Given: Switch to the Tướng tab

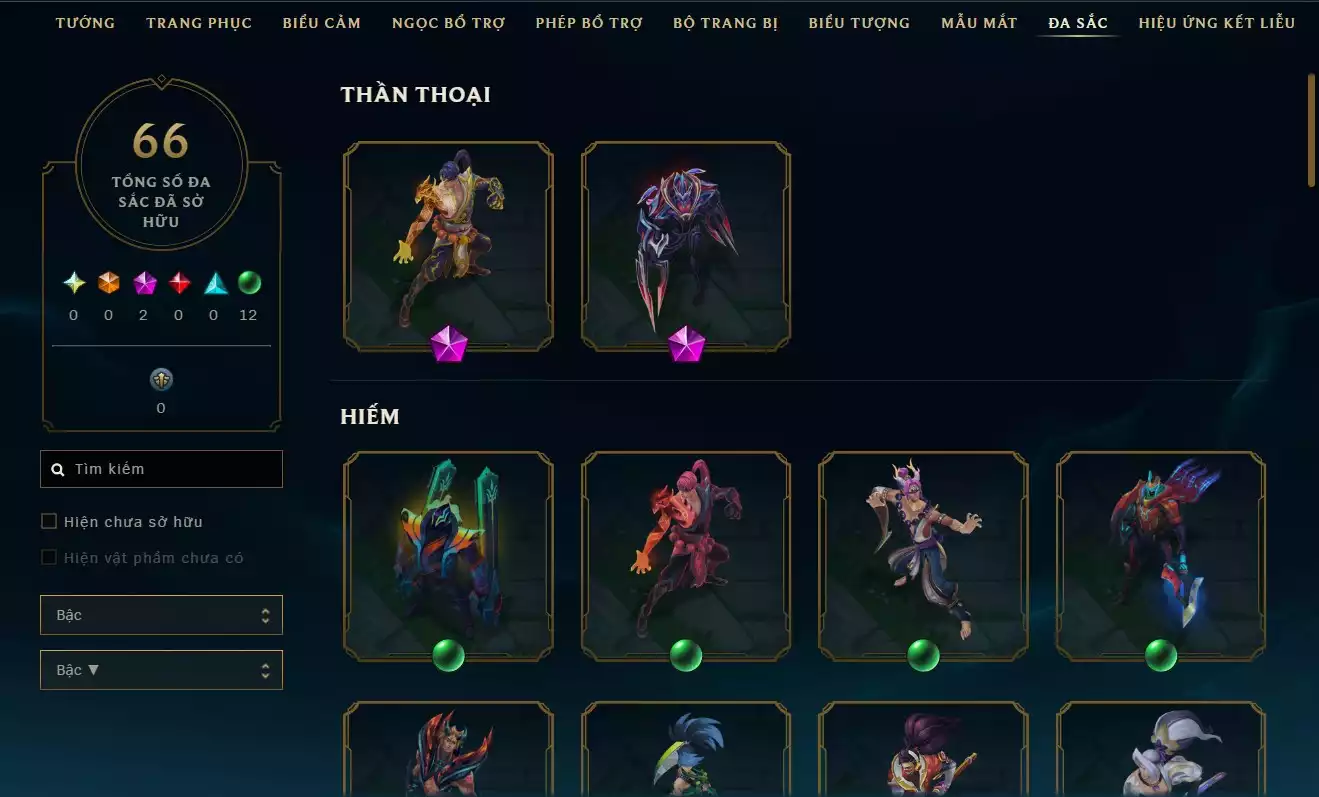Looking at the screenshot, I should [85, 22].
